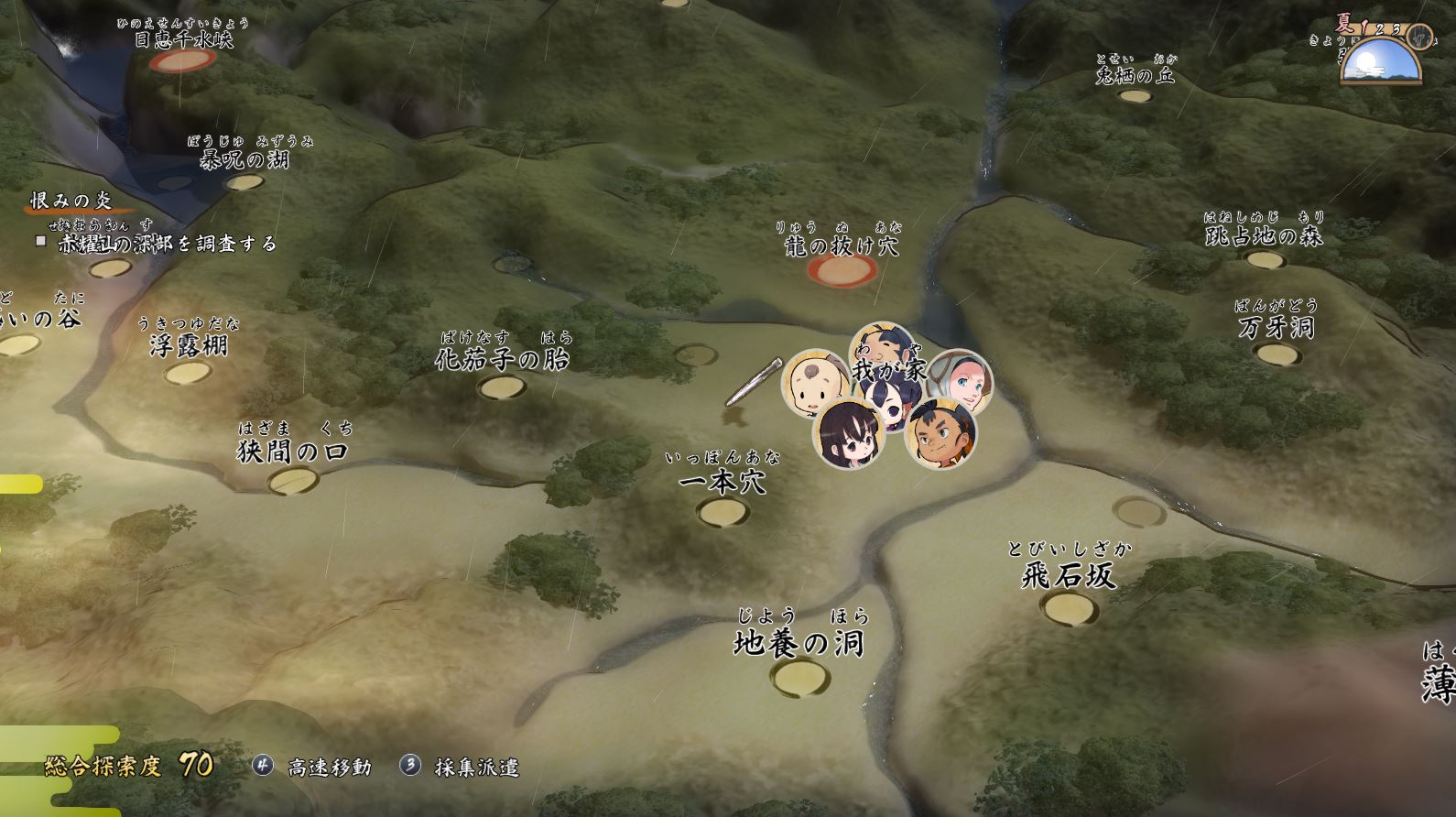Select the red 龍の抜け穴 marker
Screen dimensions: 1456x817
pos(842,269)
